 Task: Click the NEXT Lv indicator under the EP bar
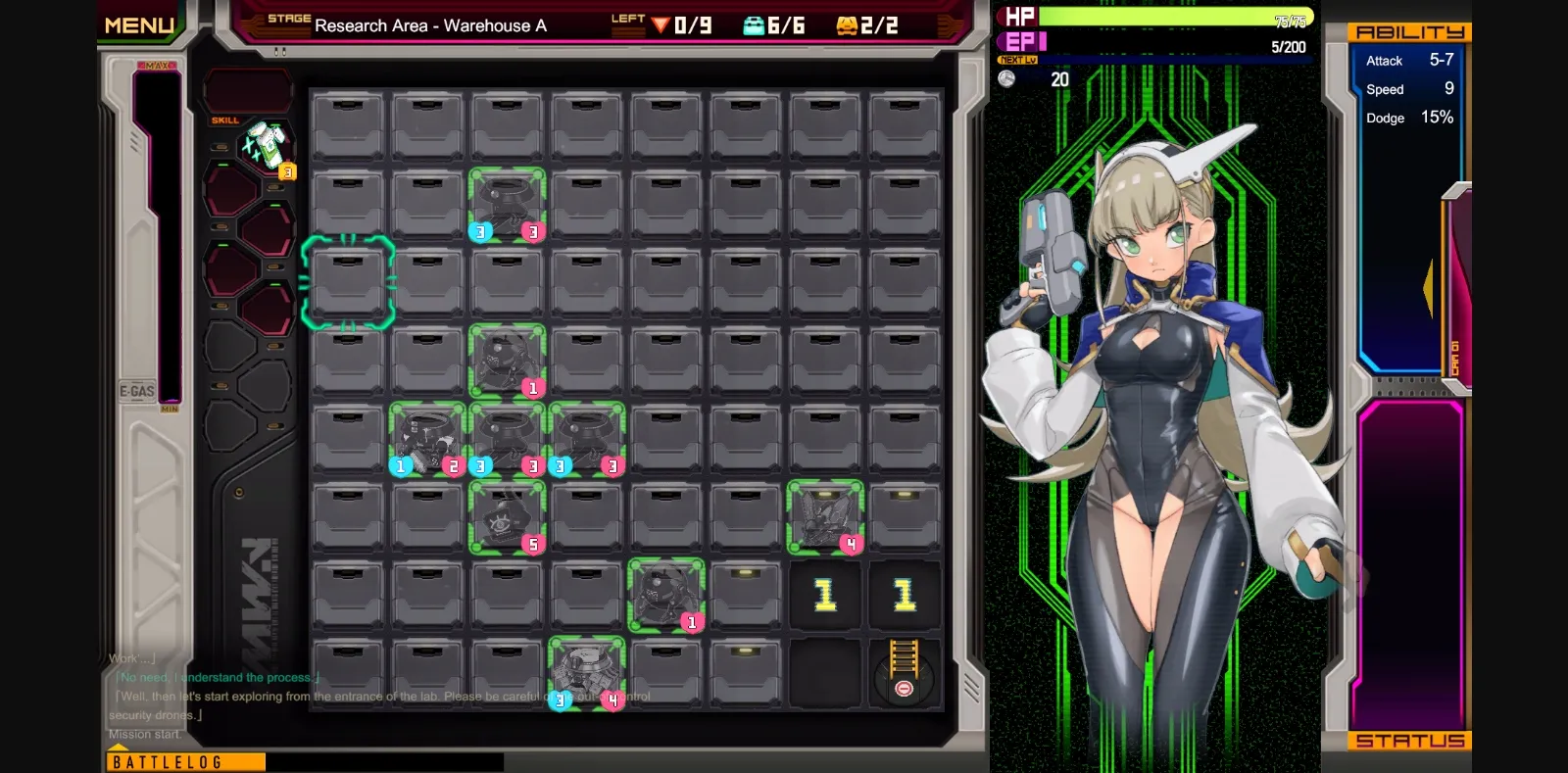[x=1015, y=60]
